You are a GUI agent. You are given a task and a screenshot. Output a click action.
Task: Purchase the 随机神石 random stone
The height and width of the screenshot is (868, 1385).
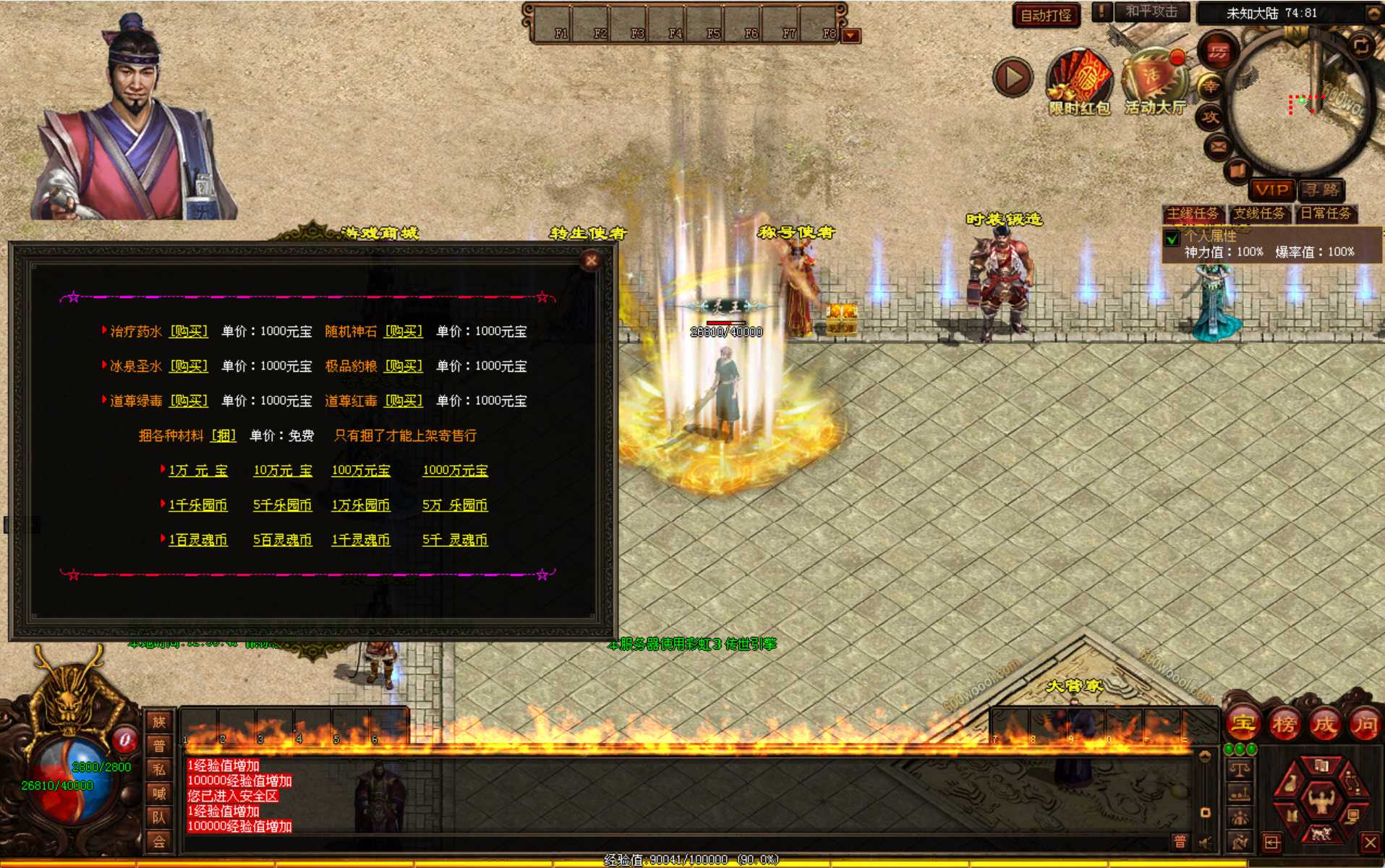pos(404,331)
